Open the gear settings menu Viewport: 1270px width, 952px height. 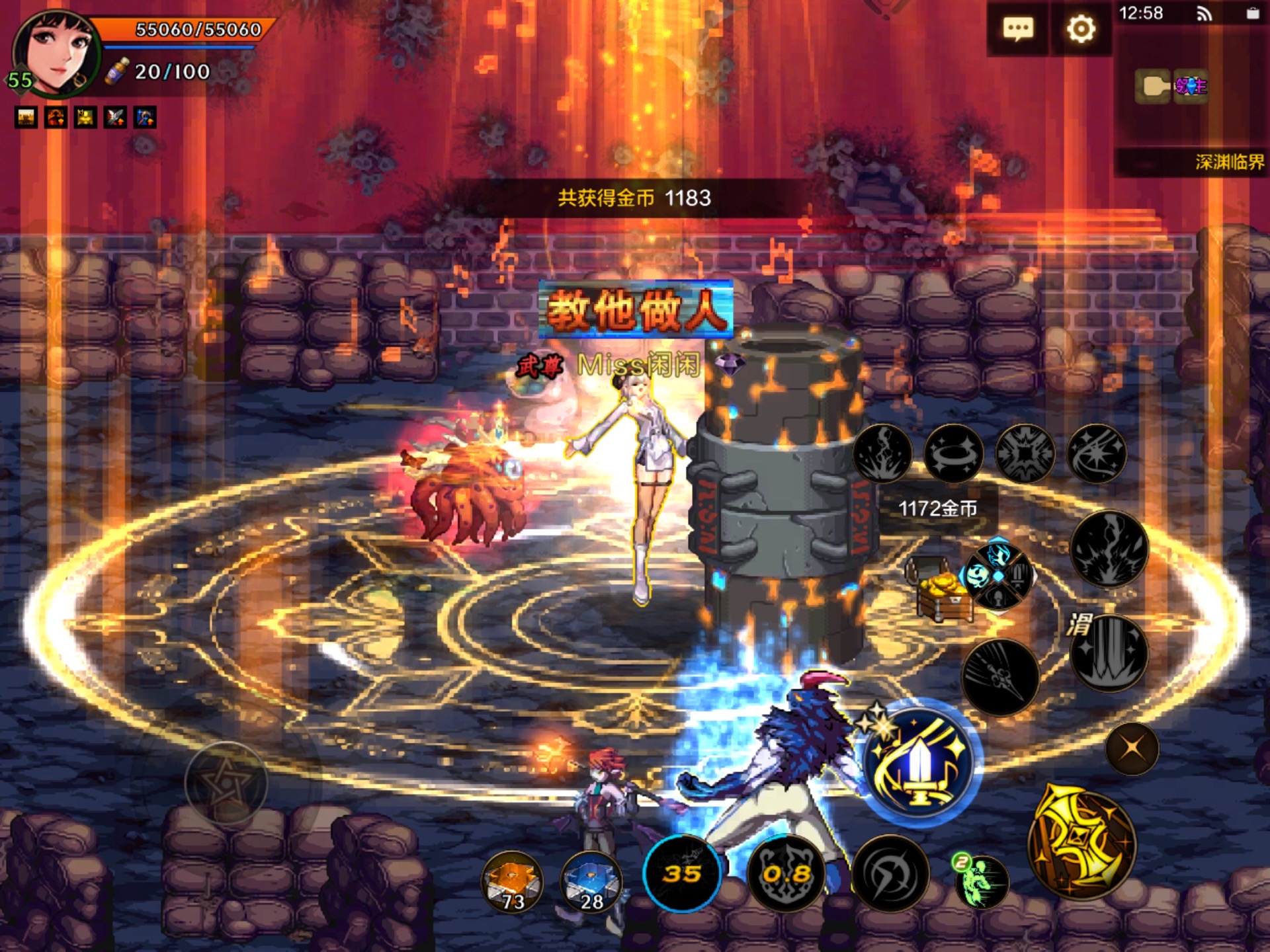[1081, 29]
